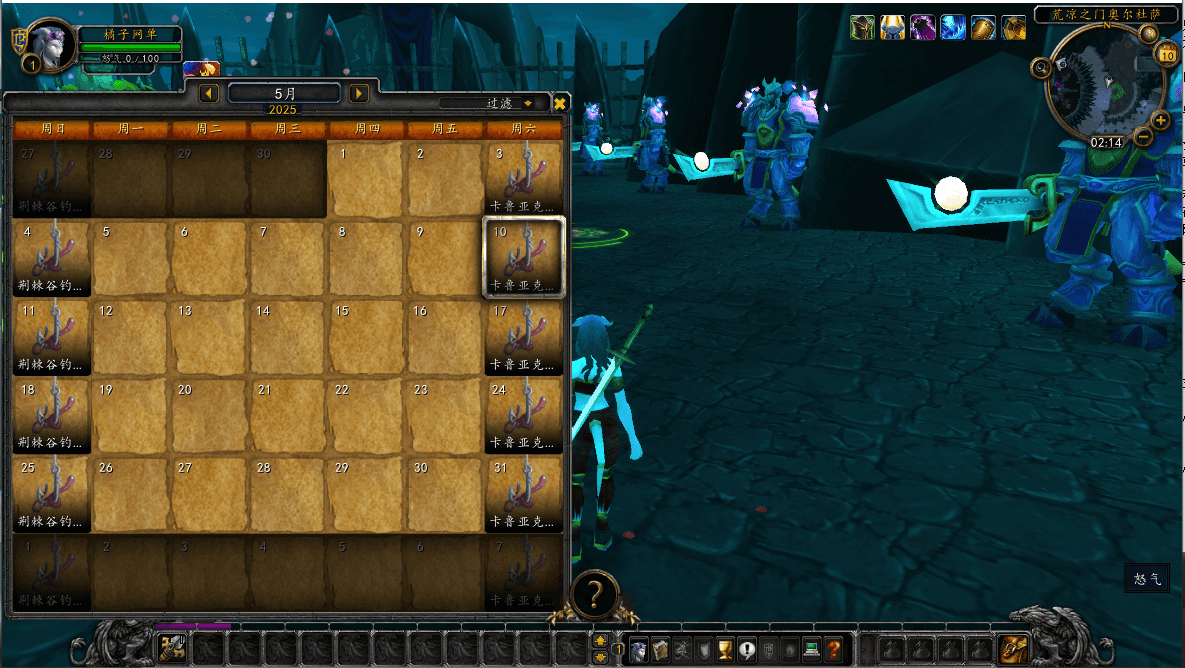The image size is (1185, 668).
Task: Open the character info micro button
Action: (x=638, y=649)
